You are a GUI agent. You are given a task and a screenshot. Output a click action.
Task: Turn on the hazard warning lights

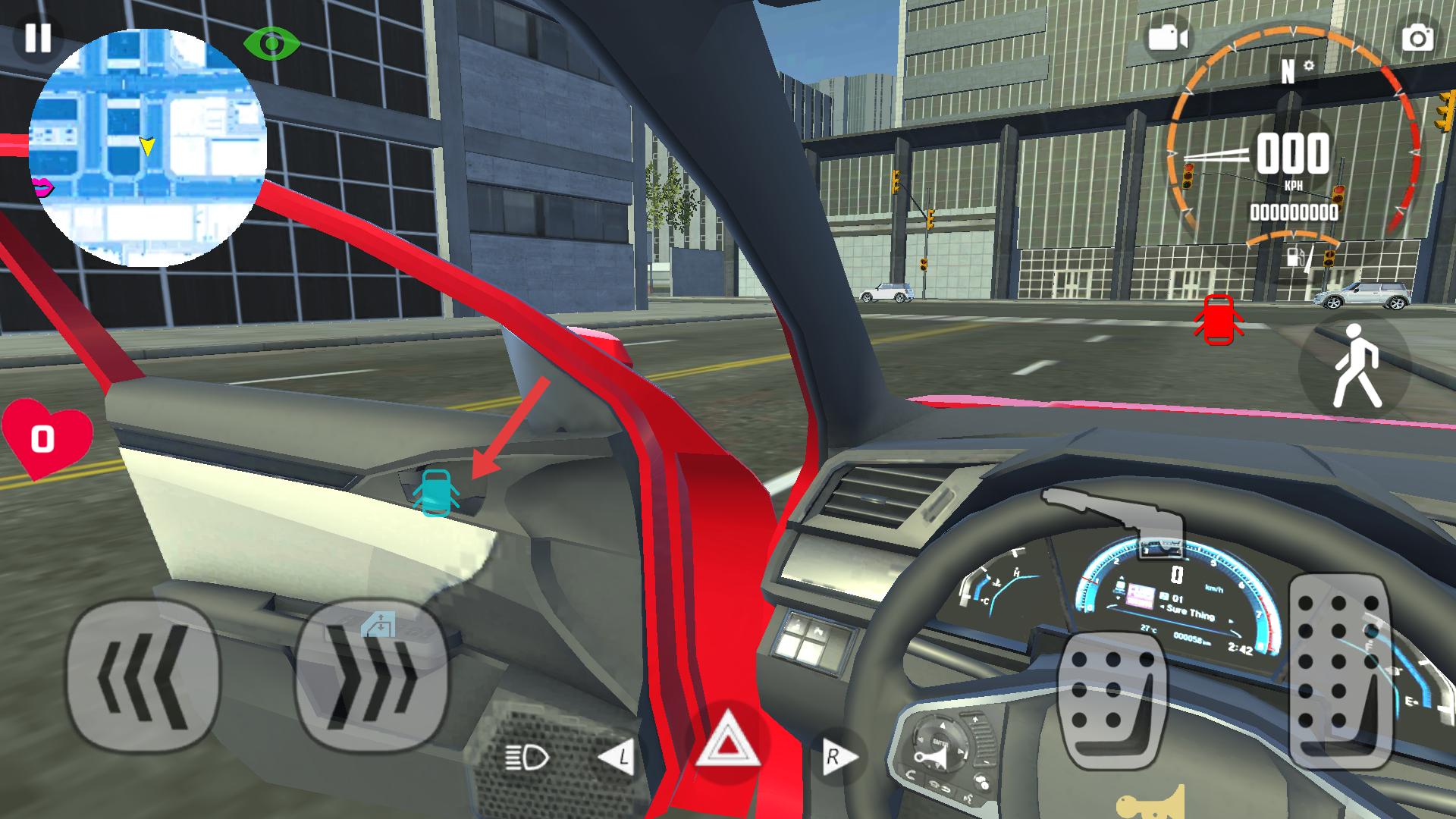click(727, 743)
